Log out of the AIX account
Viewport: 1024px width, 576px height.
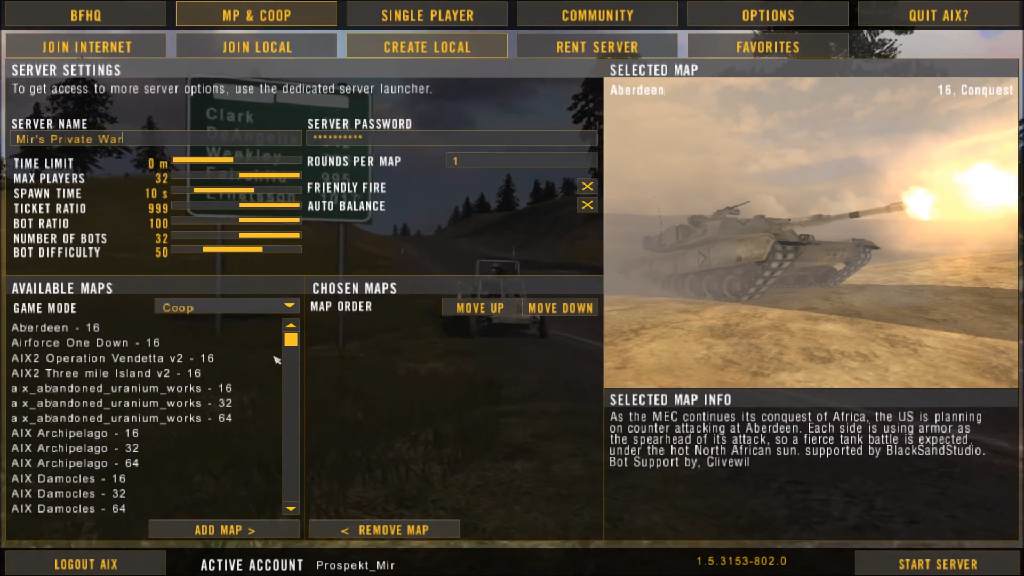click(x=86, y=564)
